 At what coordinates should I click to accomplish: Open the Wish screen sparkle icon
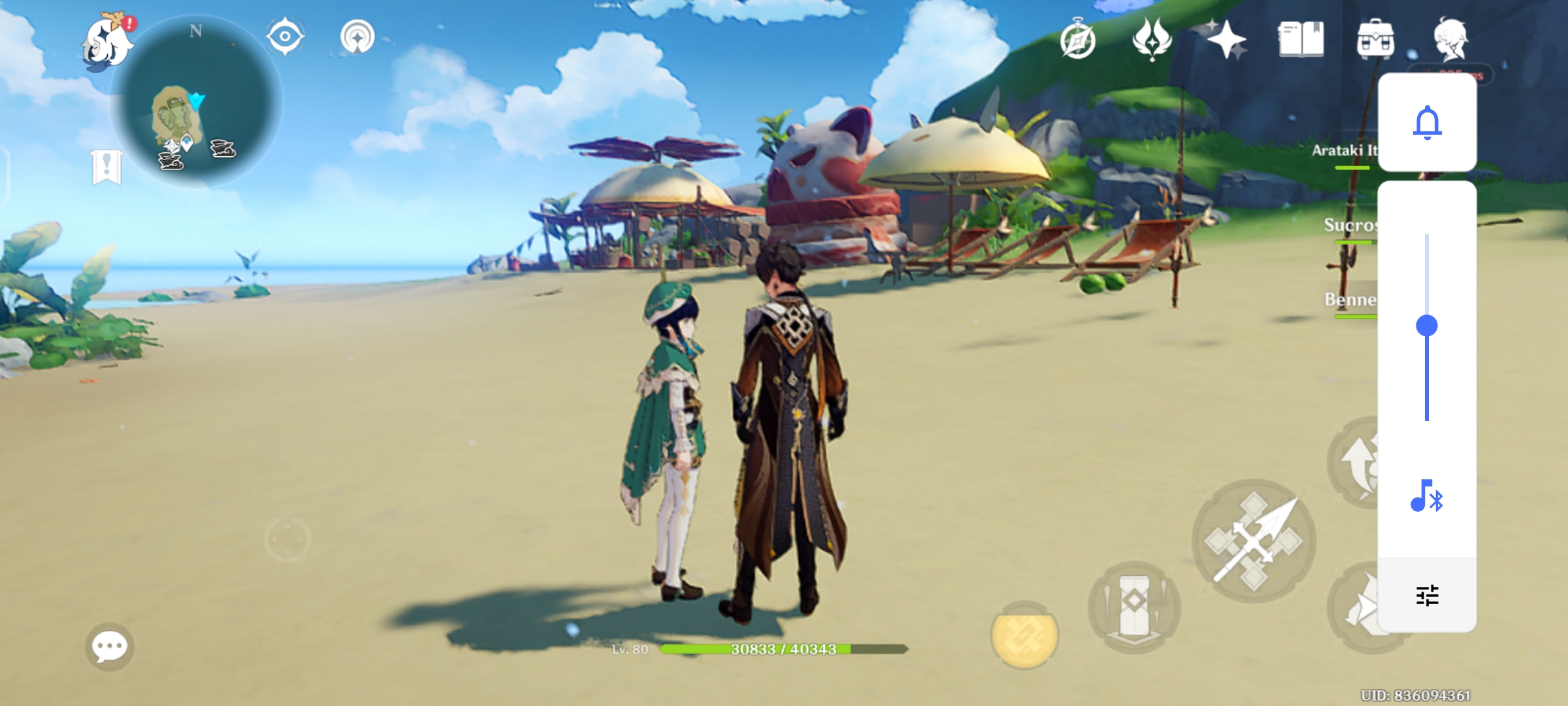click(1227, 39)
